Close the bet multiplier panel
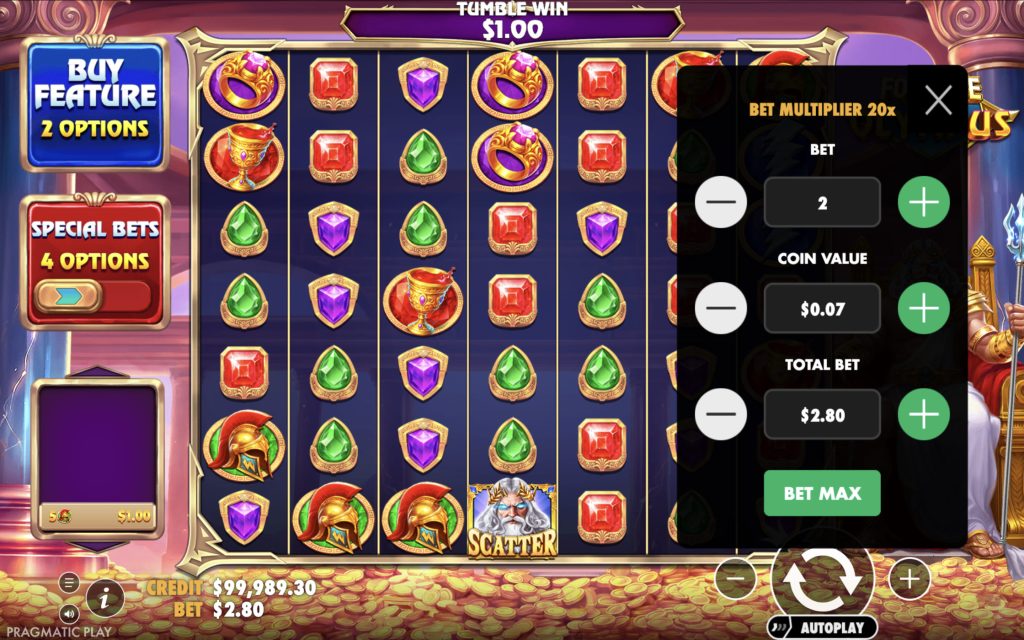Screen dimensions: 1024x640 938,100
